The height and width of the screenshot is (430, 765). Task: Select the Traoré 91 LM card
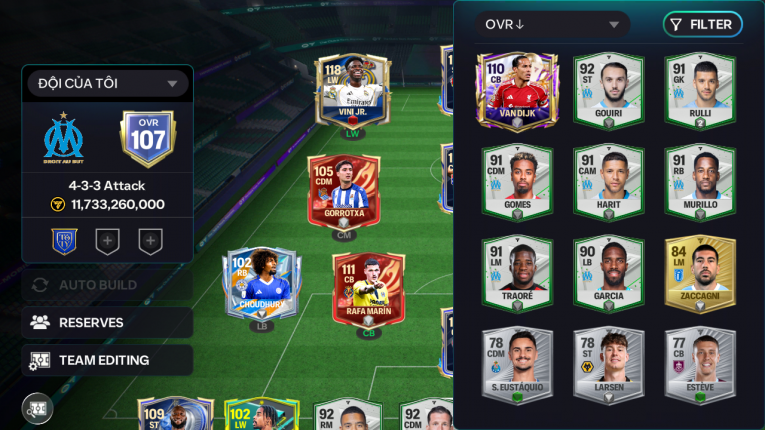pos(516,272)
